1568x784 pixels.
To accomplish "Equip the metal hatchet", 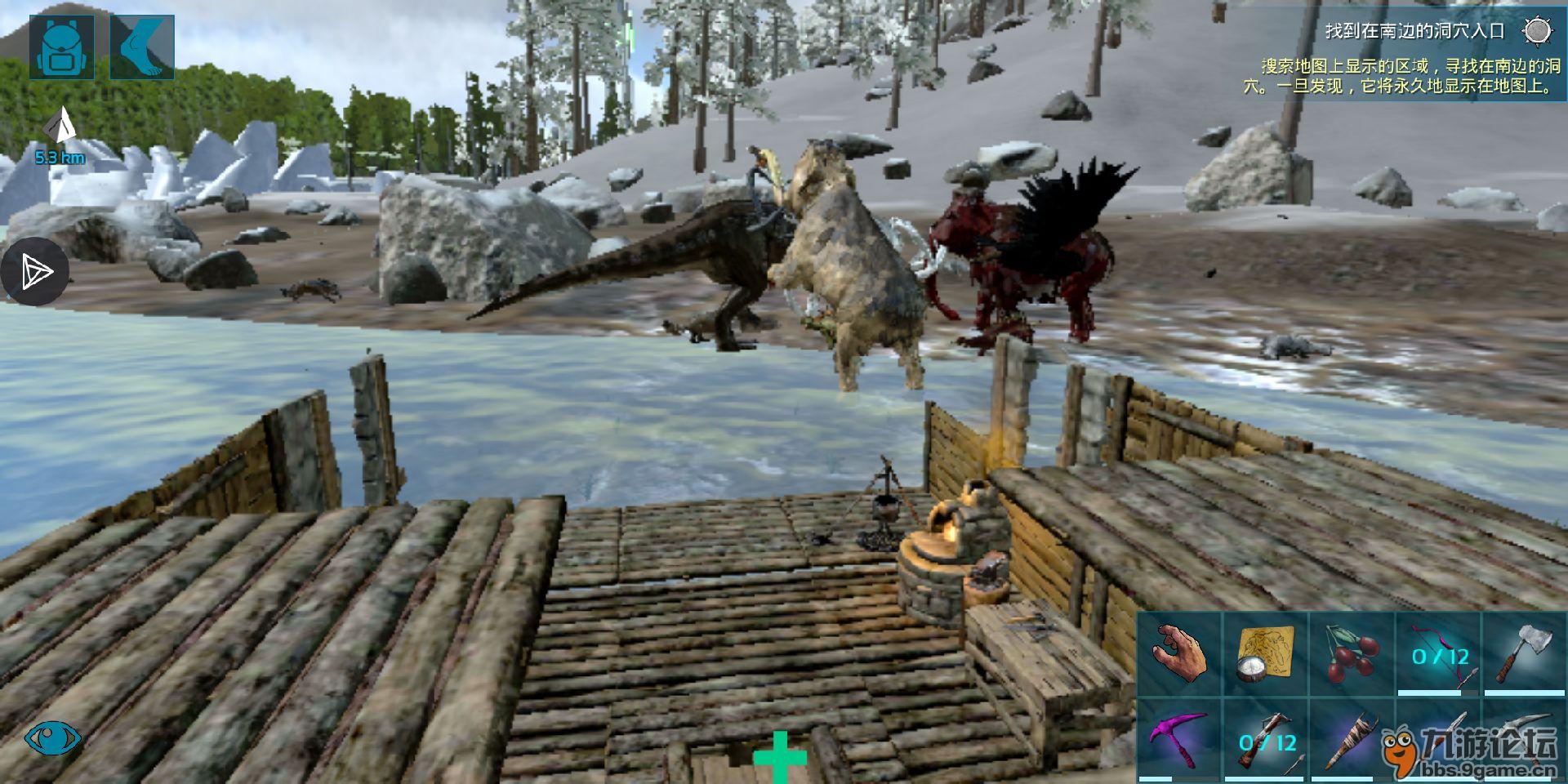I will point(1524,653).
